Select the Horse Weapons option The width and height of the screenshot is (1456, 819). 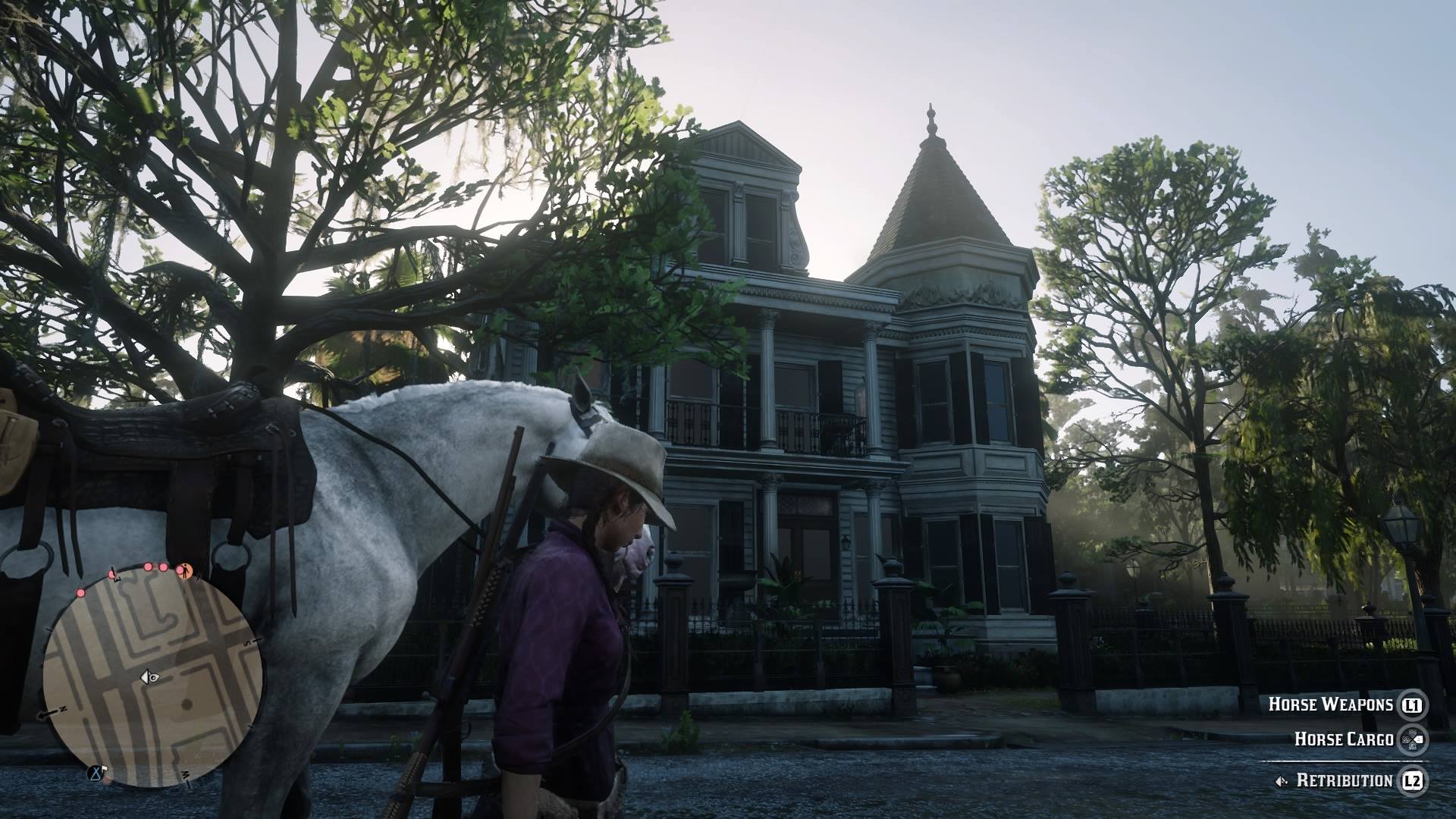[x=1331, y=704]
